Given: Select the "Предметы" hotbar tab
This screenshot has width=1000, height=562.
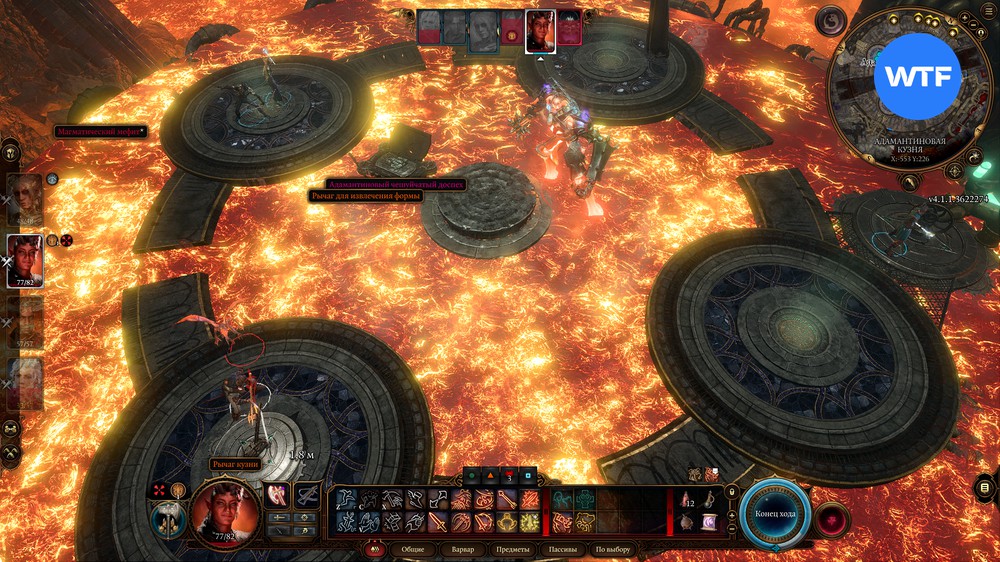Looking at the screenshot, I should (x=514, y=549).
